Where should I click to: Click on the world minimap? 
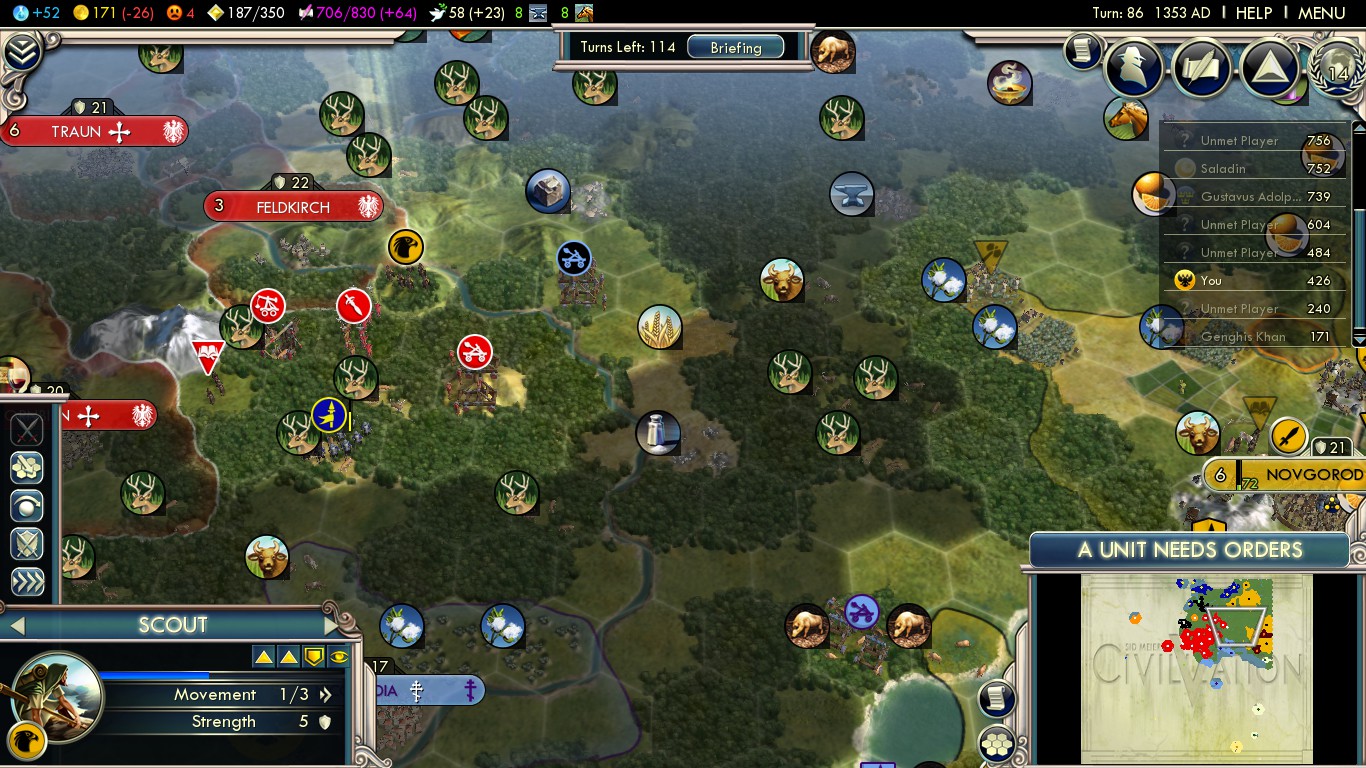point(1196,668)
